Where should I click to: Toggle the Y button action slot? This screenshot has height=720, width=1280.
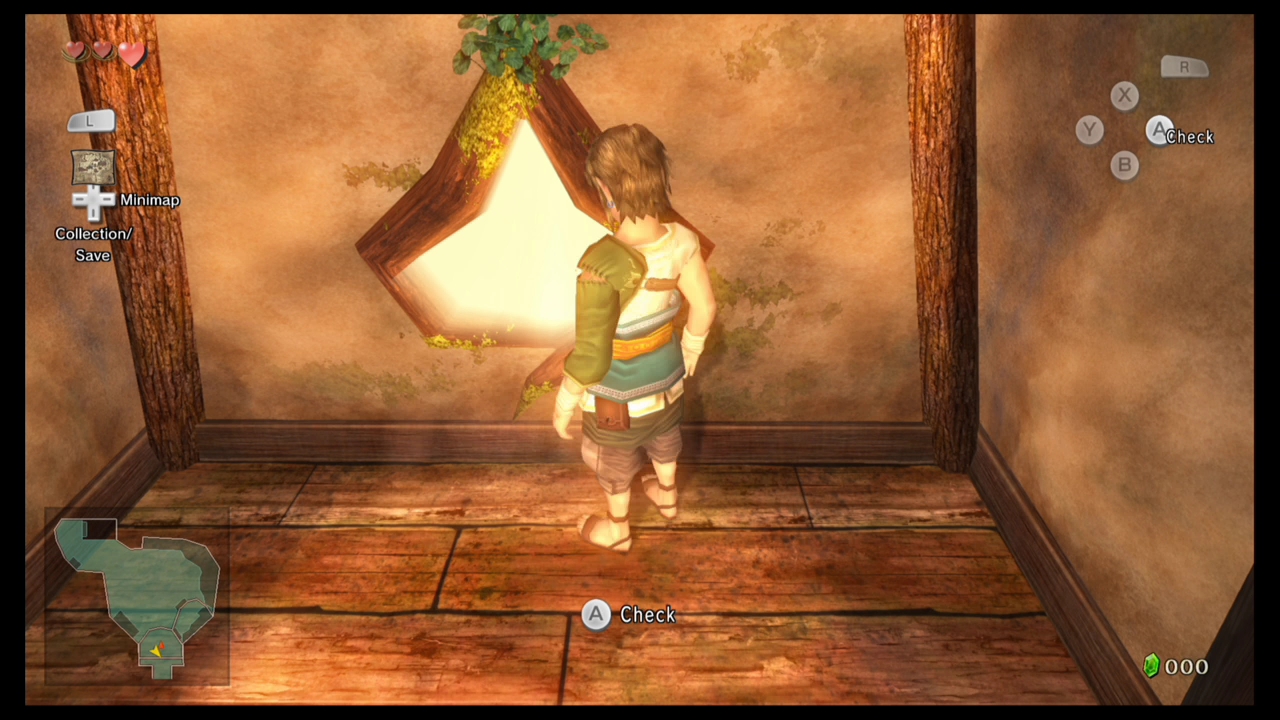(1089, 130)
